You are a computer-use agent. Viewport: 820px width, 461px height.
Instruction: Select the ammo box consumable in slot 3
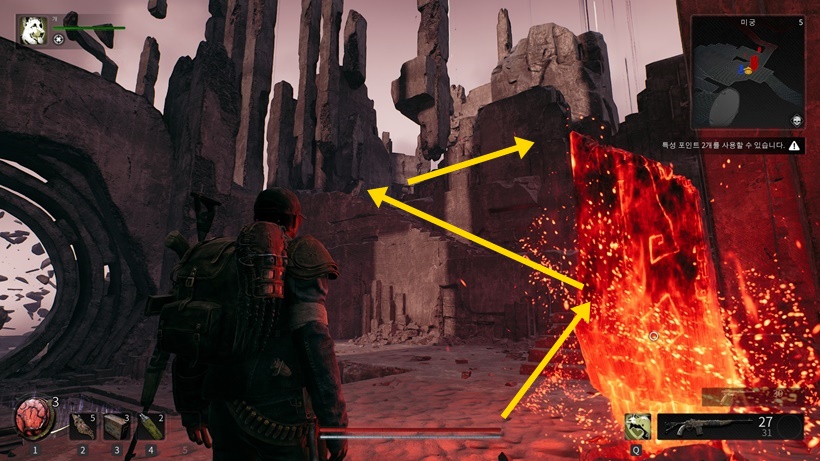coord(117,425)
